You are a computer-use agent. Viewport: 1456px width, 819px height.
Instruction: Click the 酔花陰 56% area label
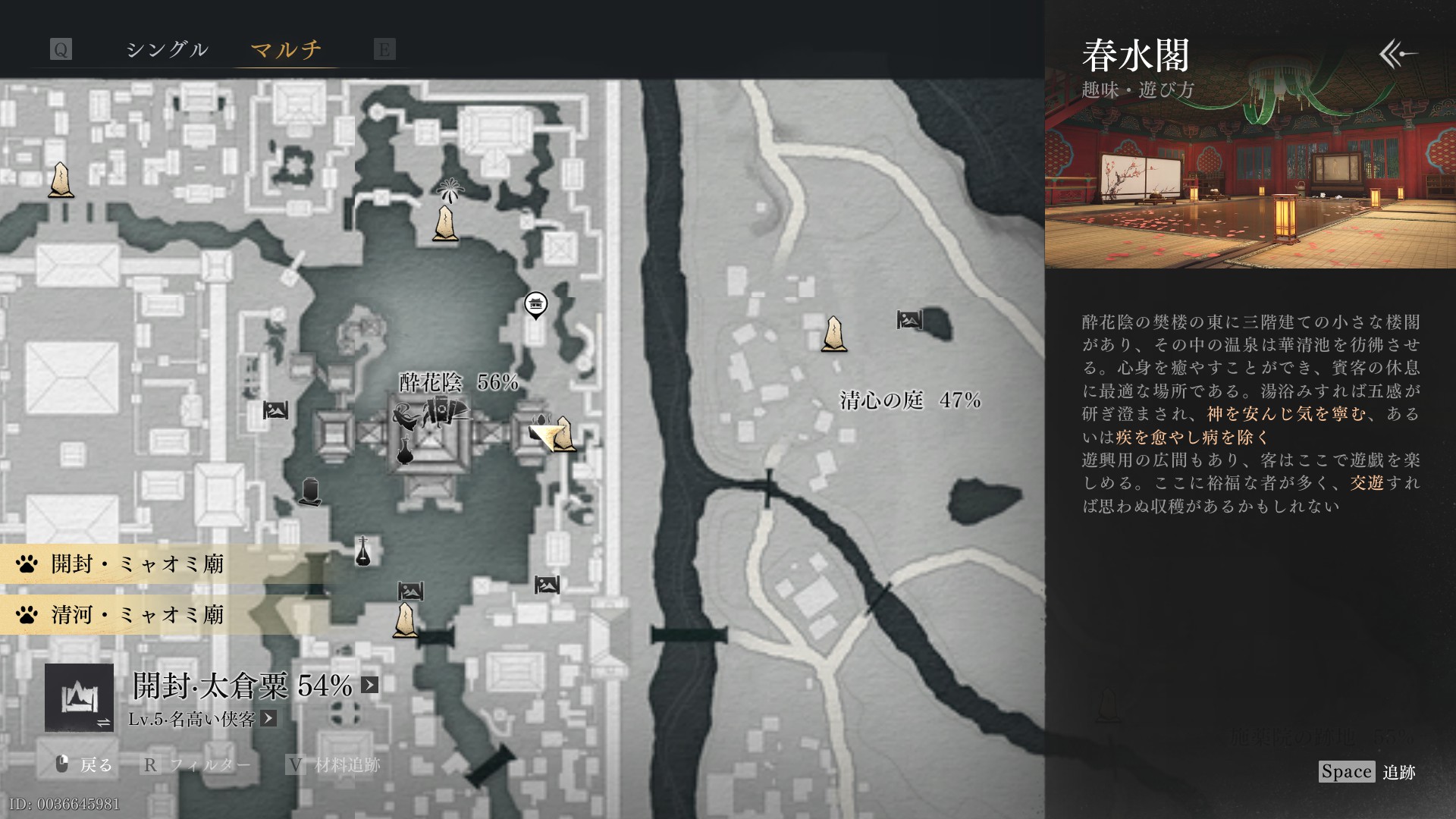tap(459, 382)
